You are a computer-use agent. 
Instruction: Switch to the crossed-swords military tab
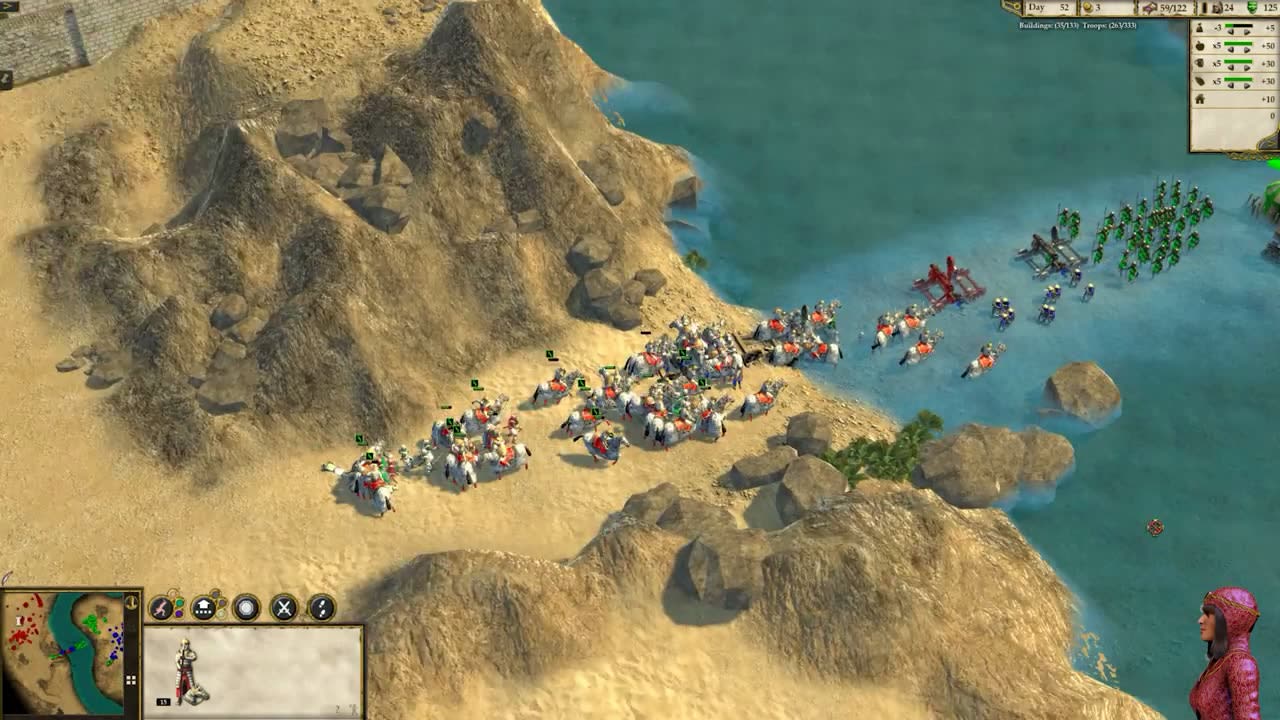(x=284, y=608)
